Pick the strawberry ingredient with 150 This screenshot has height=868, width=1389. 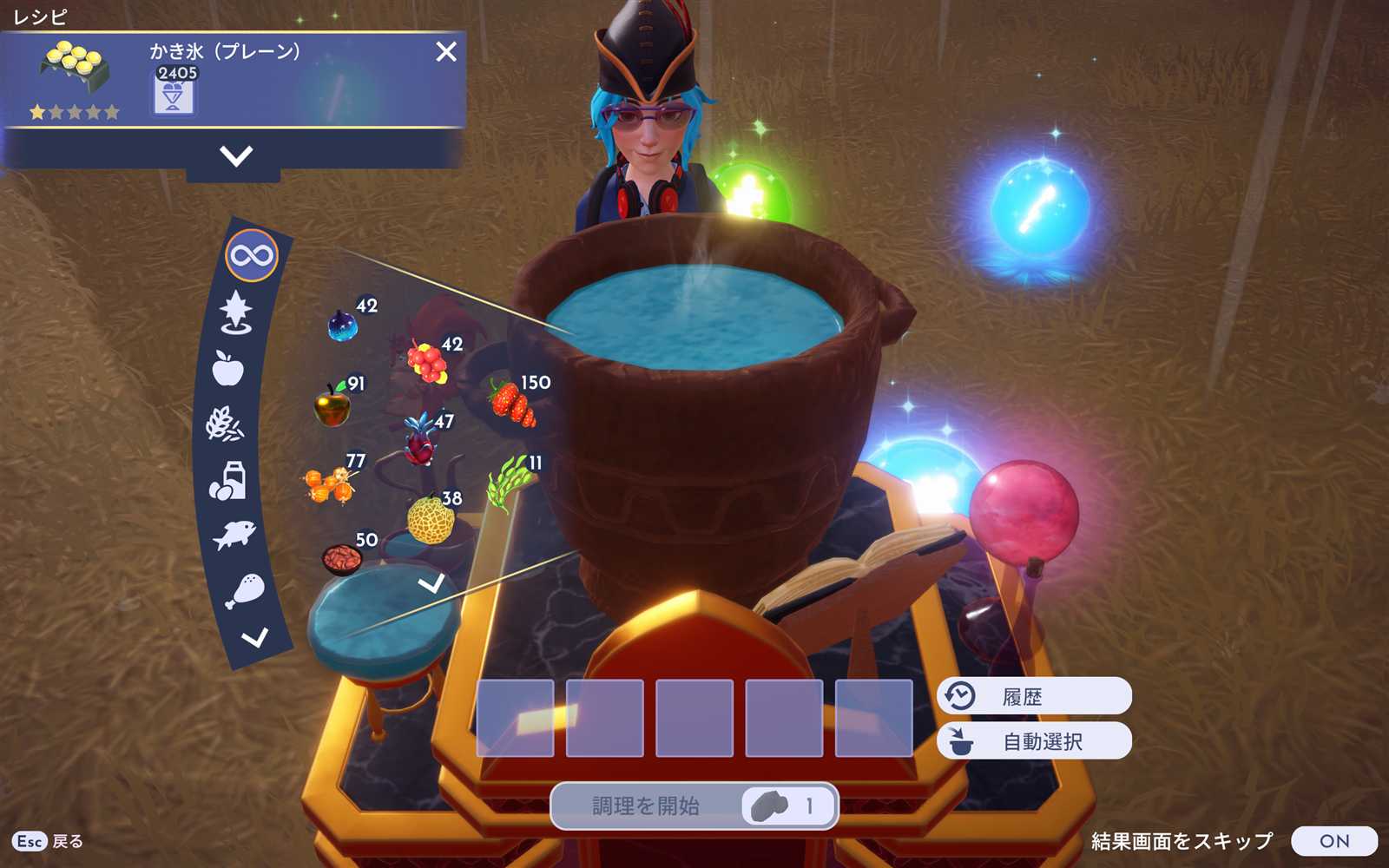512,404
